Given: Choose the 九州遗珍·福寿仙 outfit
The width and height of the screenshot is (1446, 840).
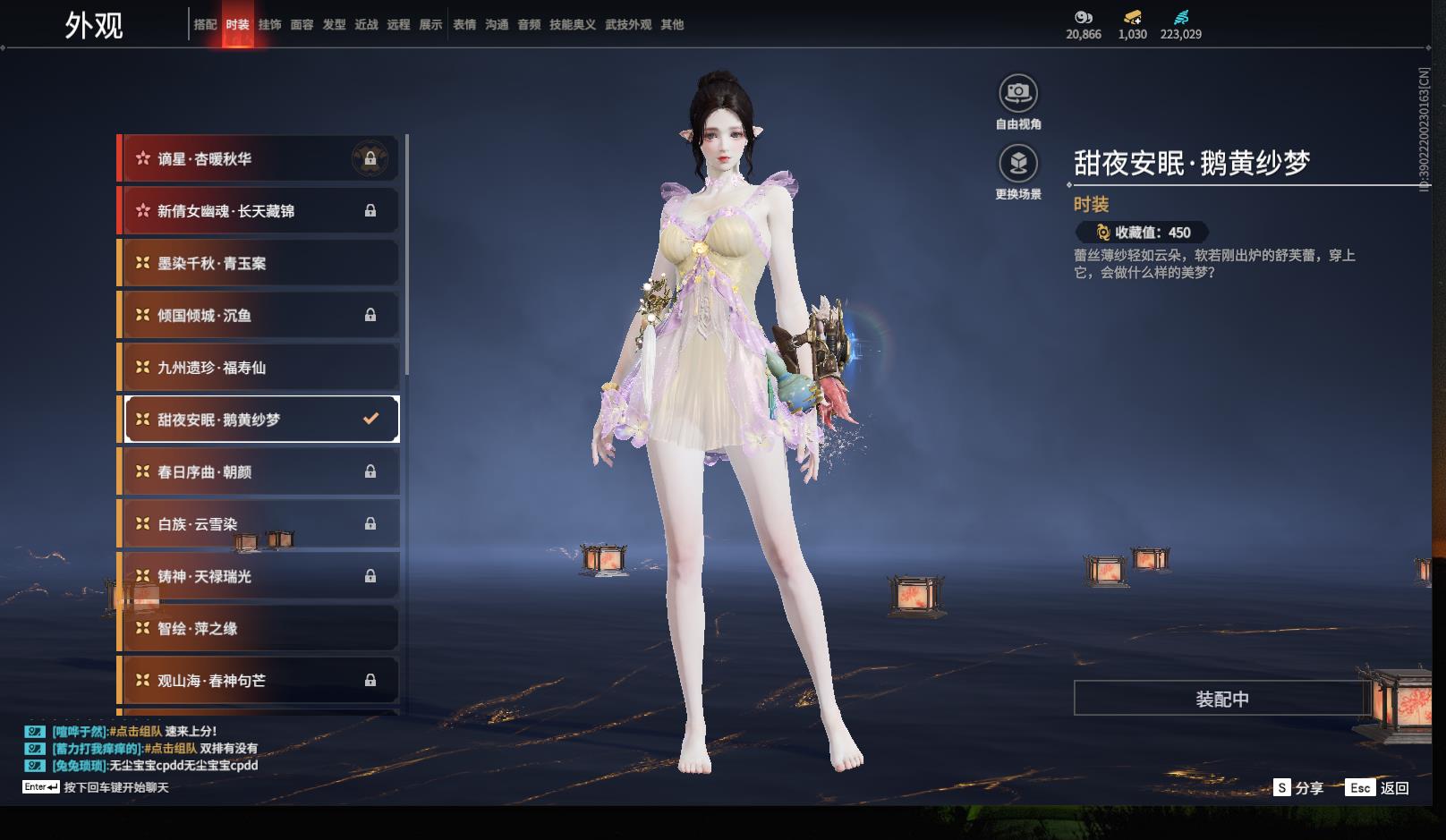Looking at the screenshot, I should coord(259,368).
